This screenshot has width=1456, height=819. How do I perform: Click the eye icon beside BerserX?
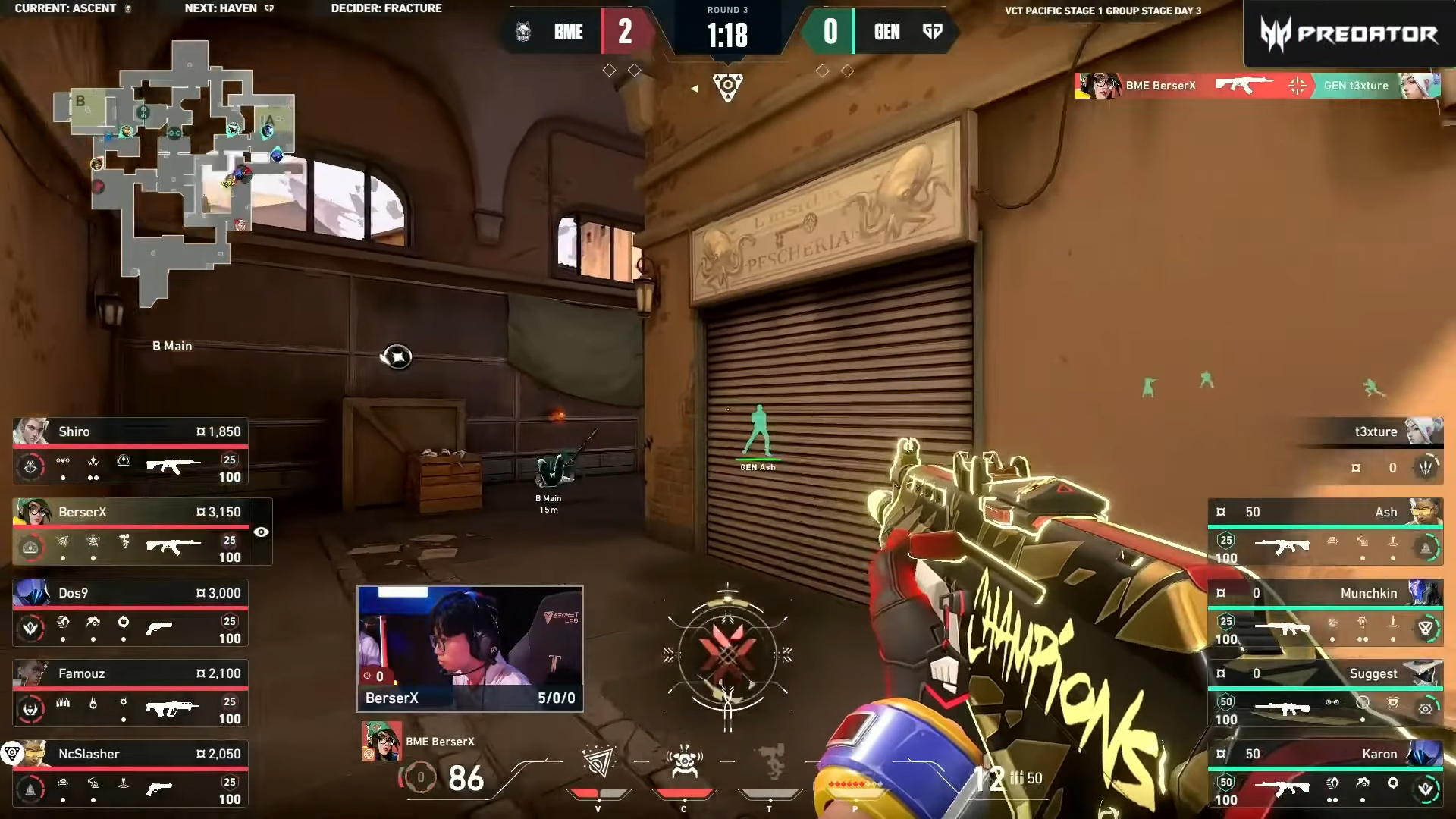click(261, 532)
